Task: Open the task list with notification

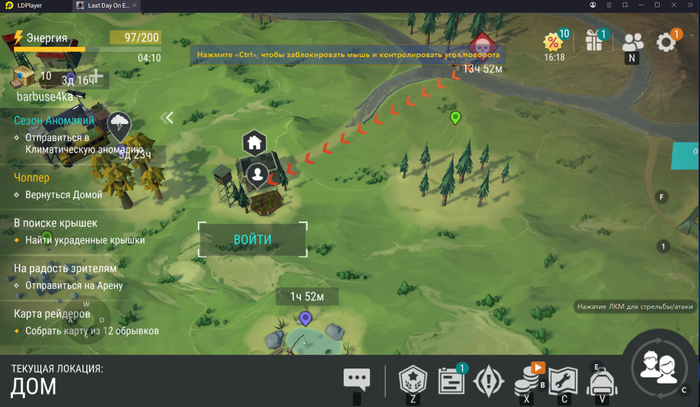Action: [x=452, y=380]
